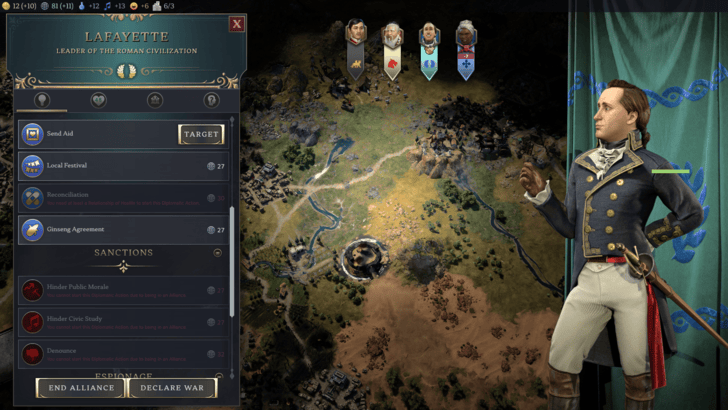Select the leader with the teal banner

(x=429, y=49)
